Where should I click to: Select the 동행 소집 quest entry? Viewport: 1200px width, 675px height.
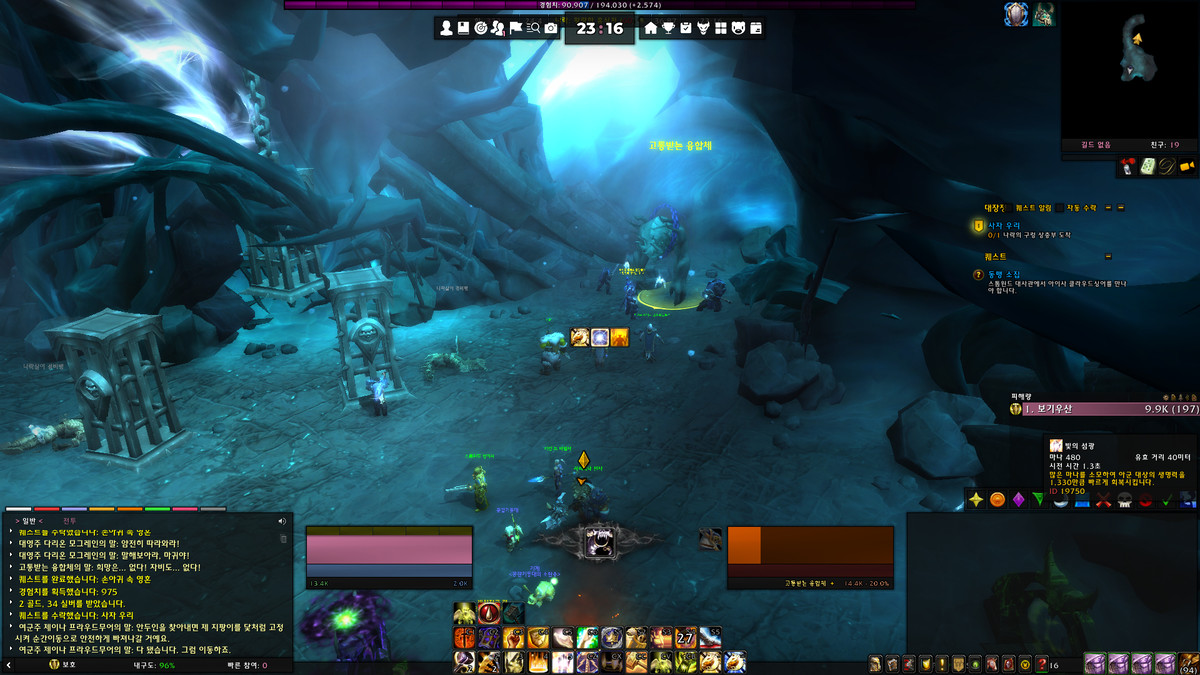[1003, 274]
